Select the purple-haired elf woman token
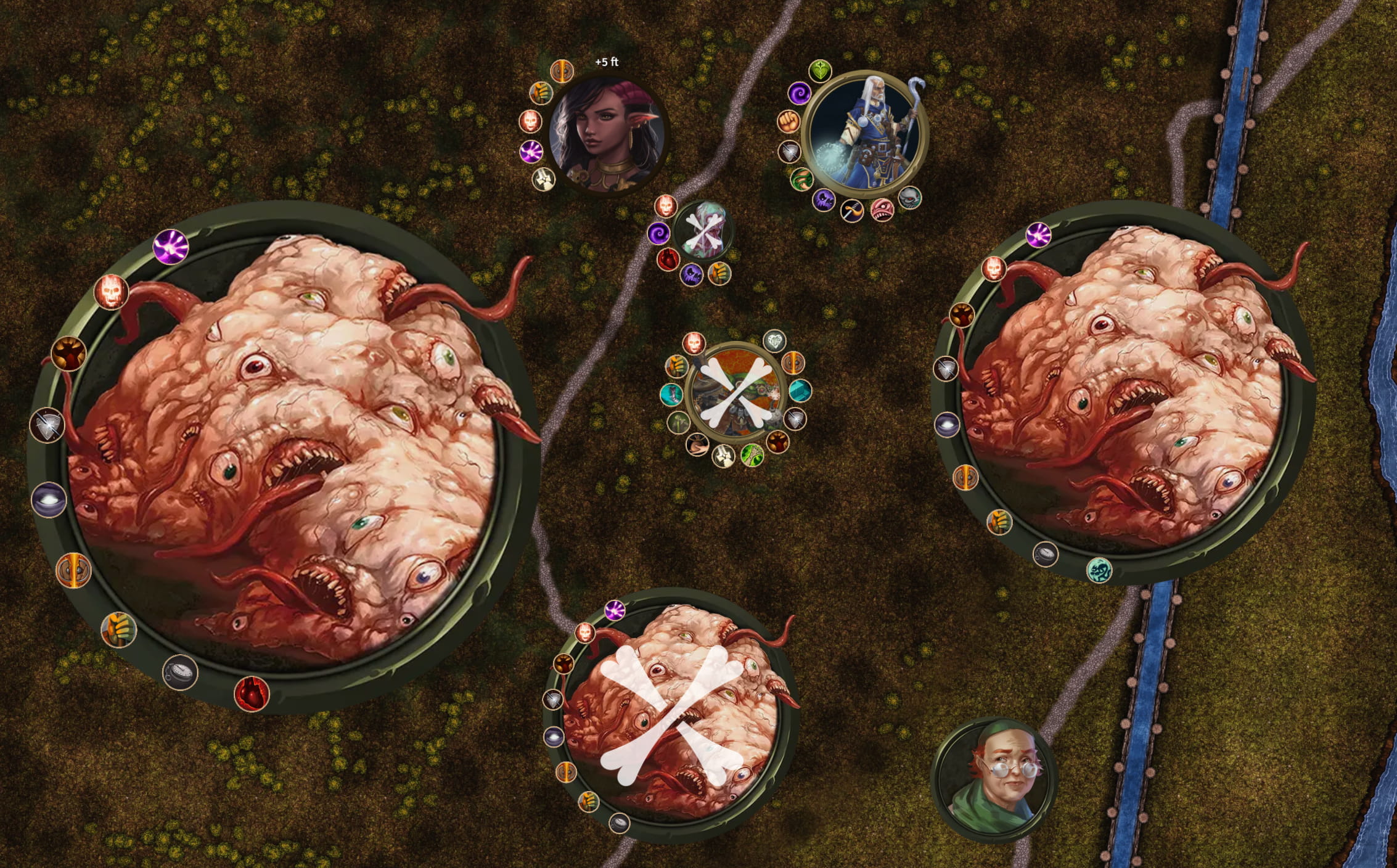This screenshot has width=1397, height=868. point(607,134)
